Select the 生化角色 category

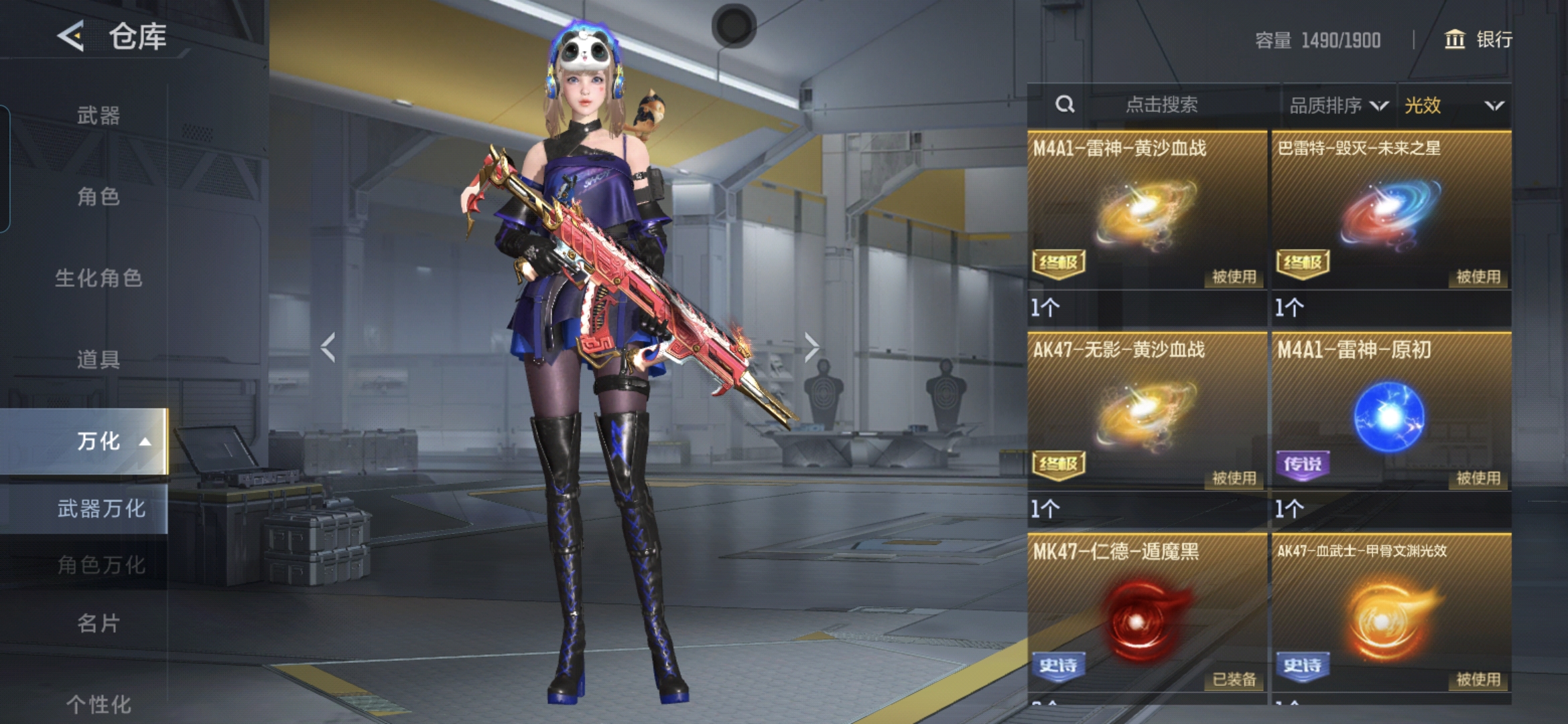[x=99, y=278]
